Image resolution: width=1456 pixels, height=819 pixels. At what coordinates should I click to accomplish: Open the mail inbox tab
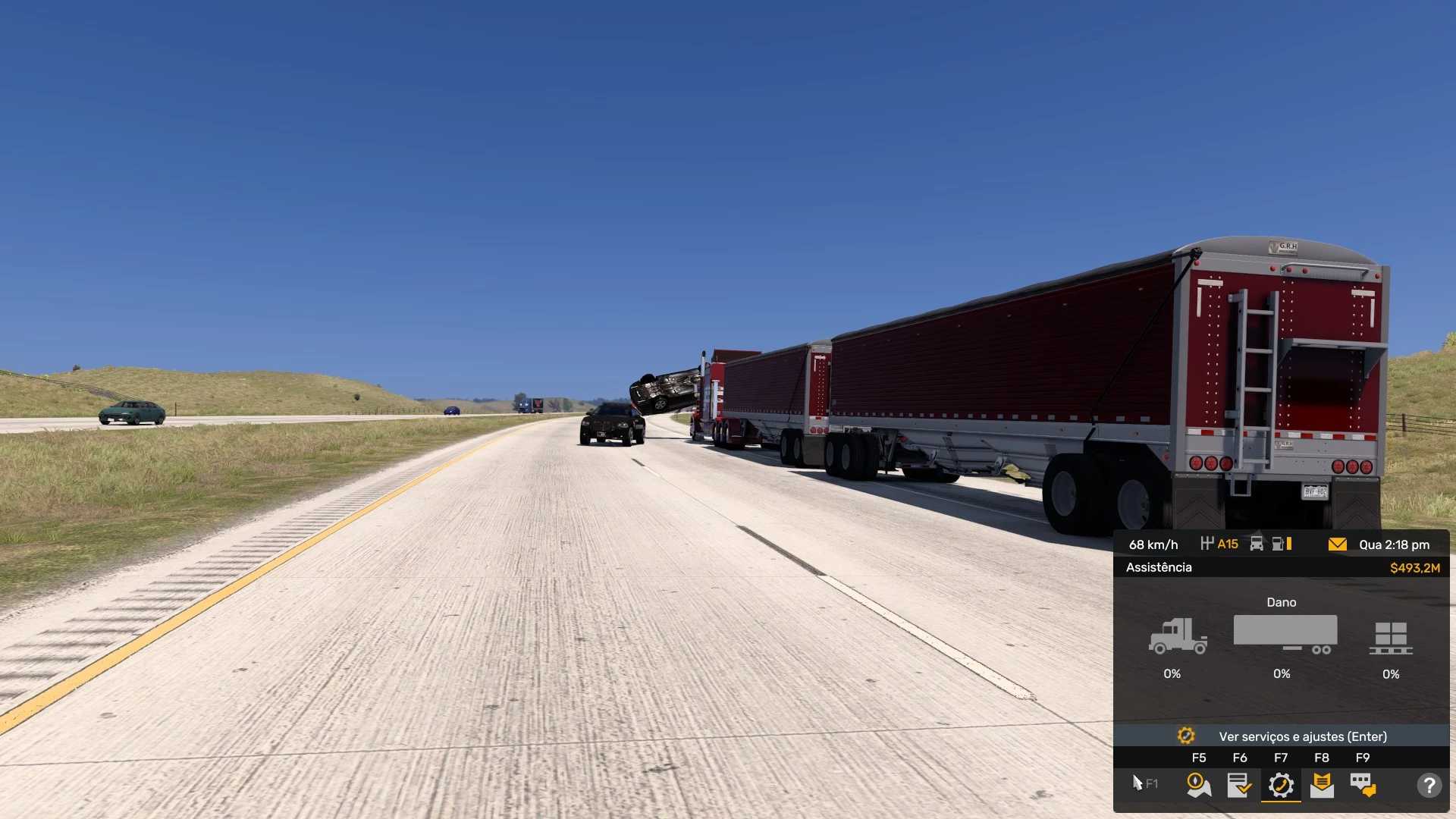tap(1322, 785)
